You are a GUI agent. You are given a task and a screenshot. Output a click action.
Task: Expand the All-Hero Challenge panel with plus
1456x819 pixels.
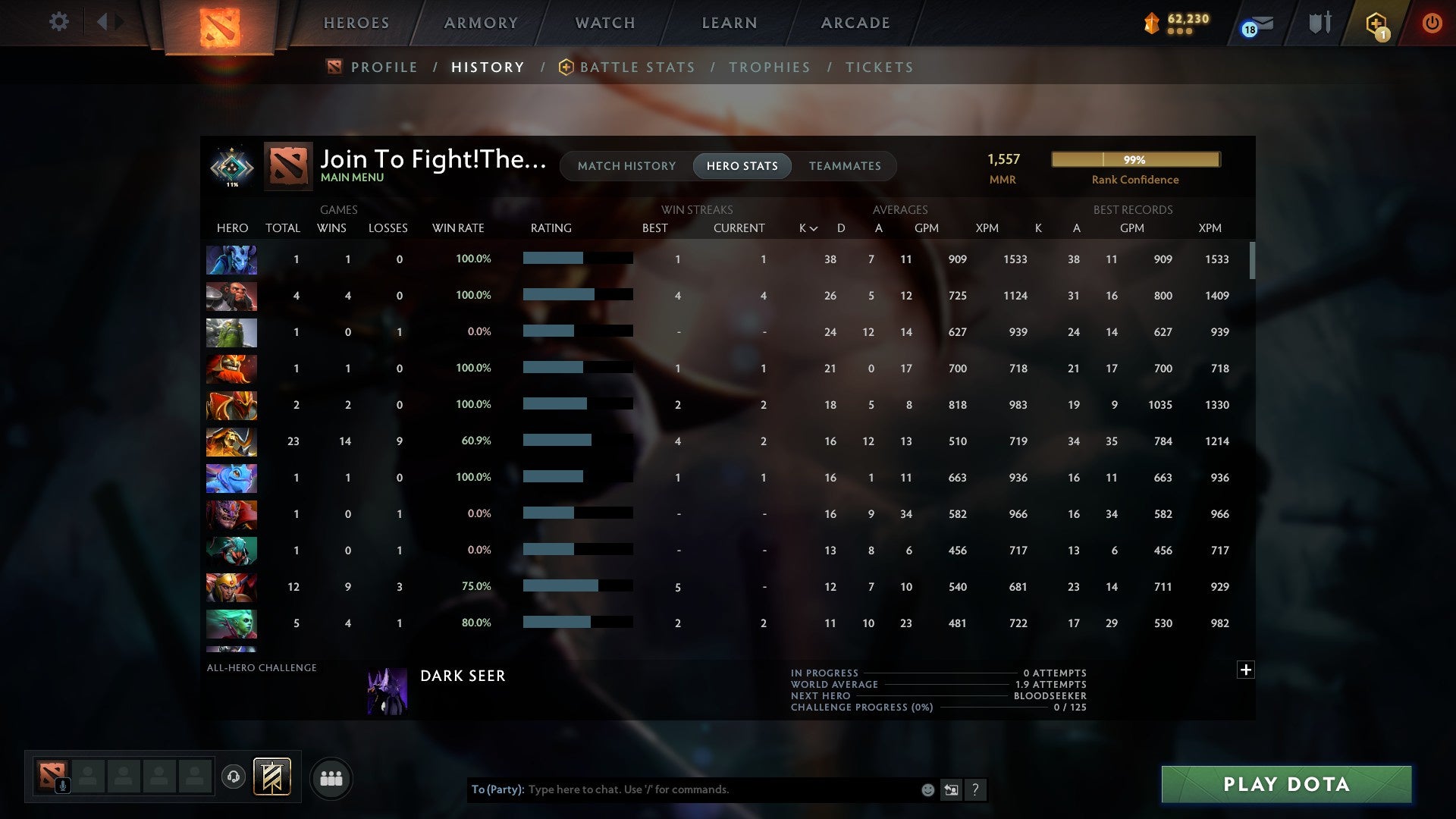(1245, 670)
